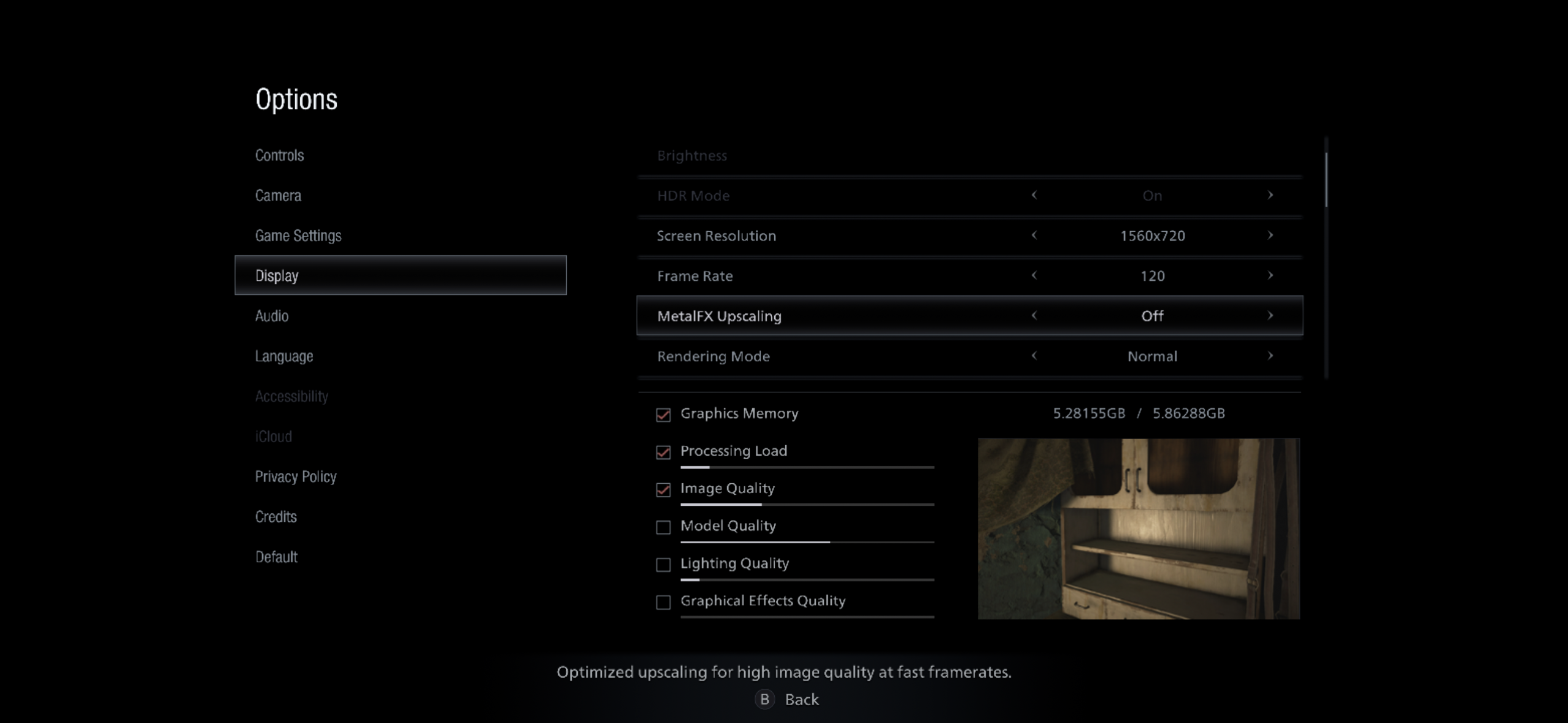Change Rendering Mode with left chevron
This screenshot has width=1568, height=723.
click(1035, 356)
